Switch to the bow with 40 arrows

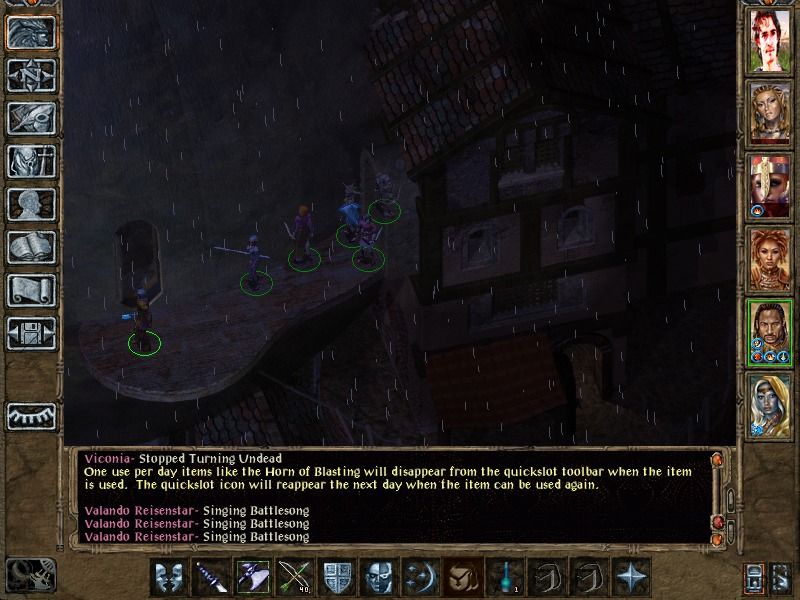[293, 577]
